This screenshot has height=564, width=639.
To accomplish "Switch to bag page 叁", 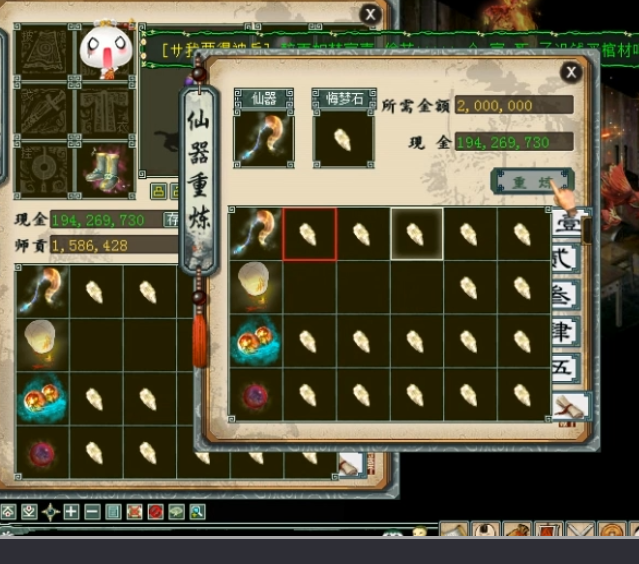I will [x=564, y=295].
